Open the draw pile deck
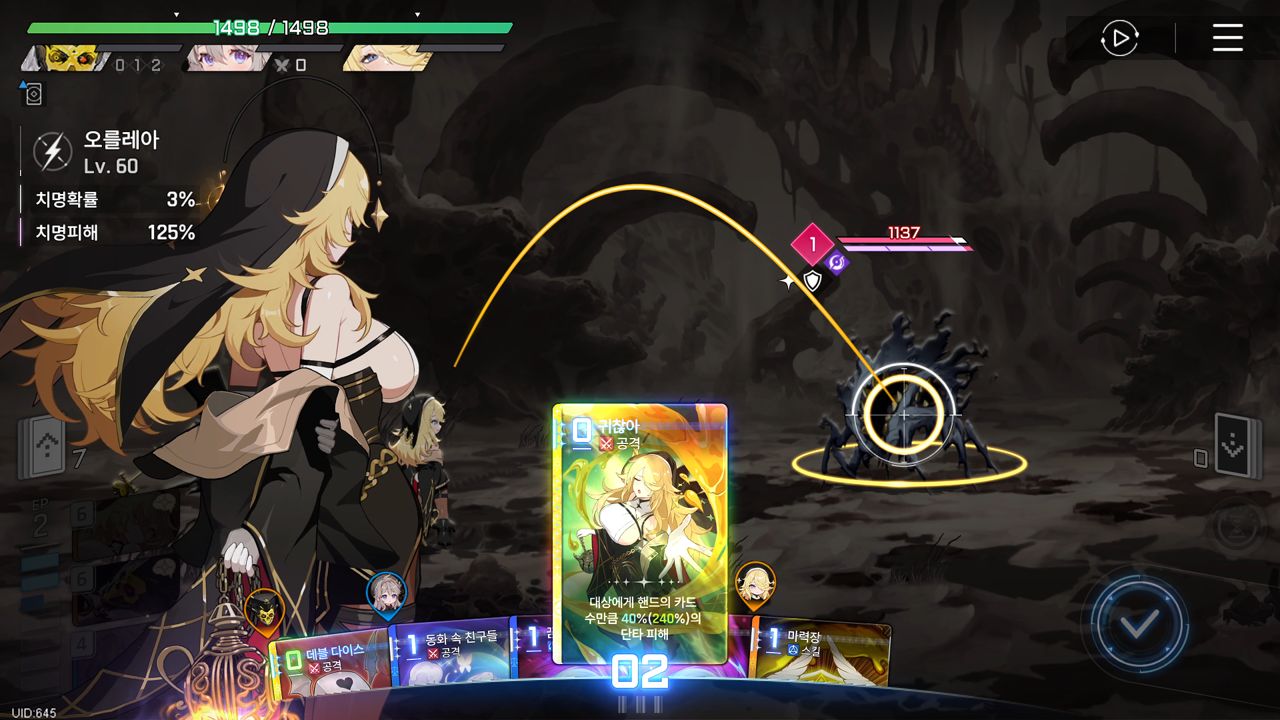1280x720 pixels. tap(47, 446)
